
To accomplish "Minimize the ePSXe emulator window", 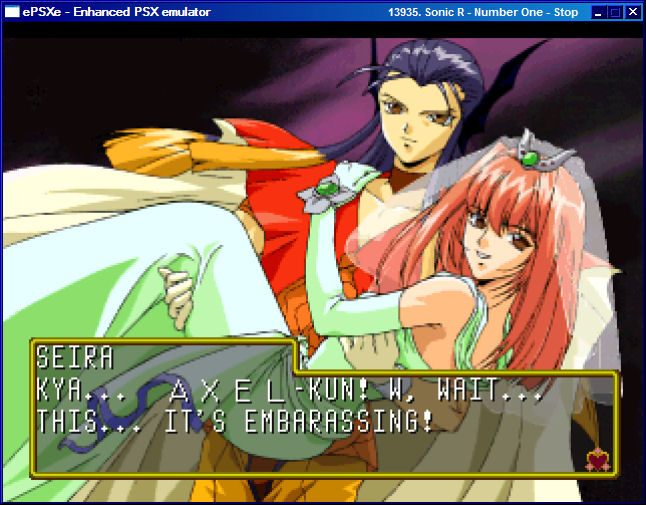I will click(598, 12).
